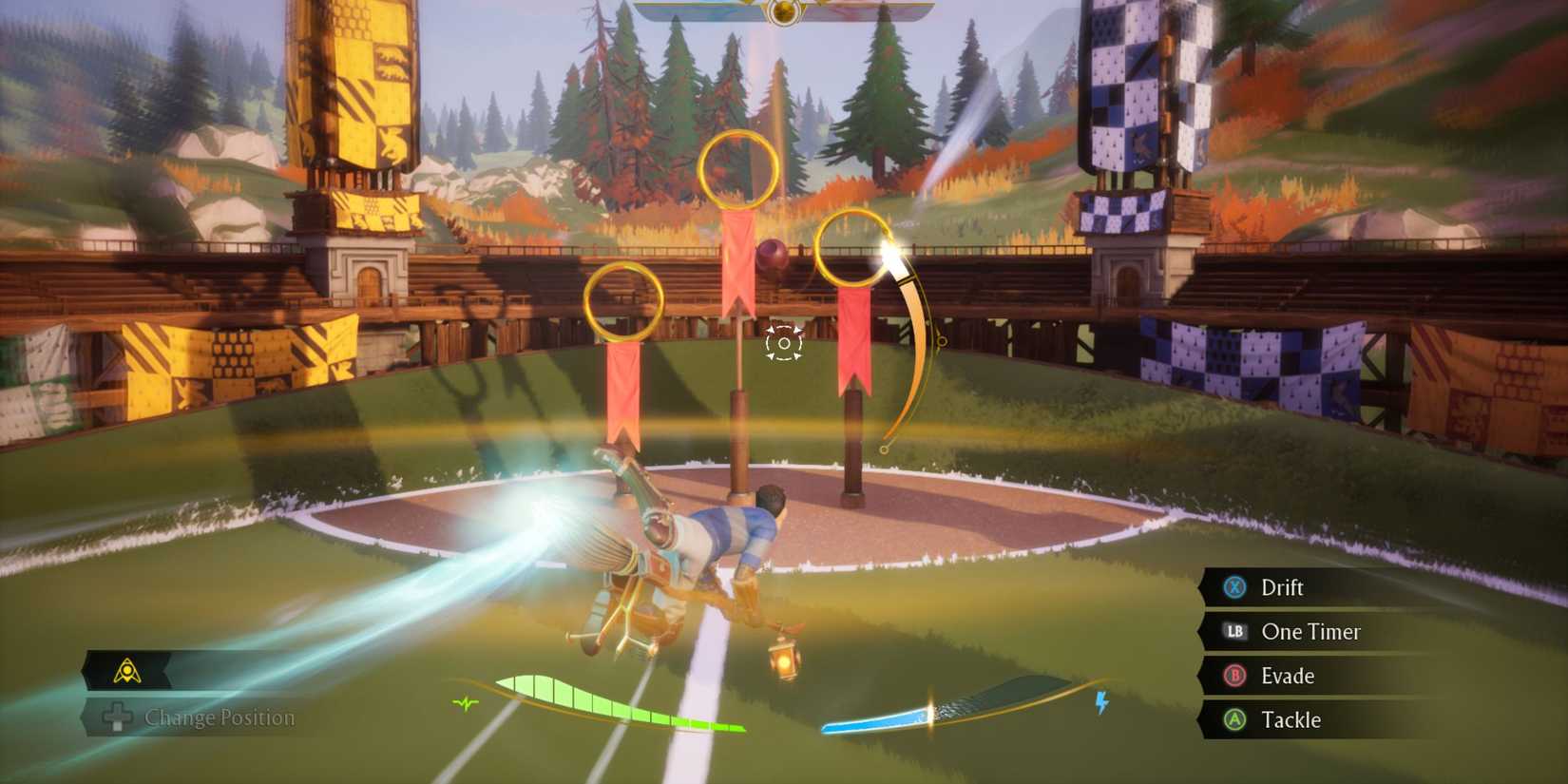Select the Change Position label
This screenshot has height=784, width=1568.
(219, 718)
